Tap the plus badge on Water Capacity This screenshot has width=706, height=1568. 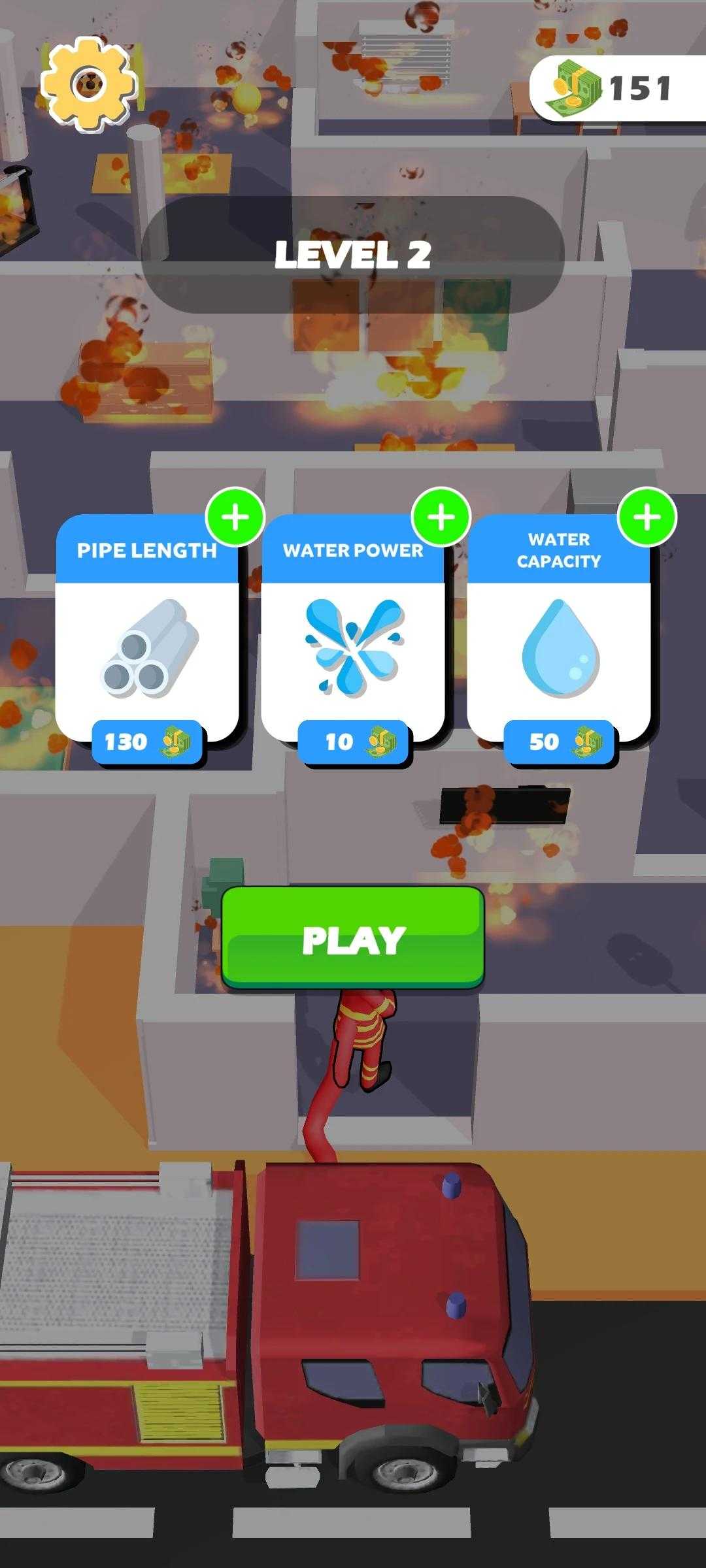click(647, 517)
